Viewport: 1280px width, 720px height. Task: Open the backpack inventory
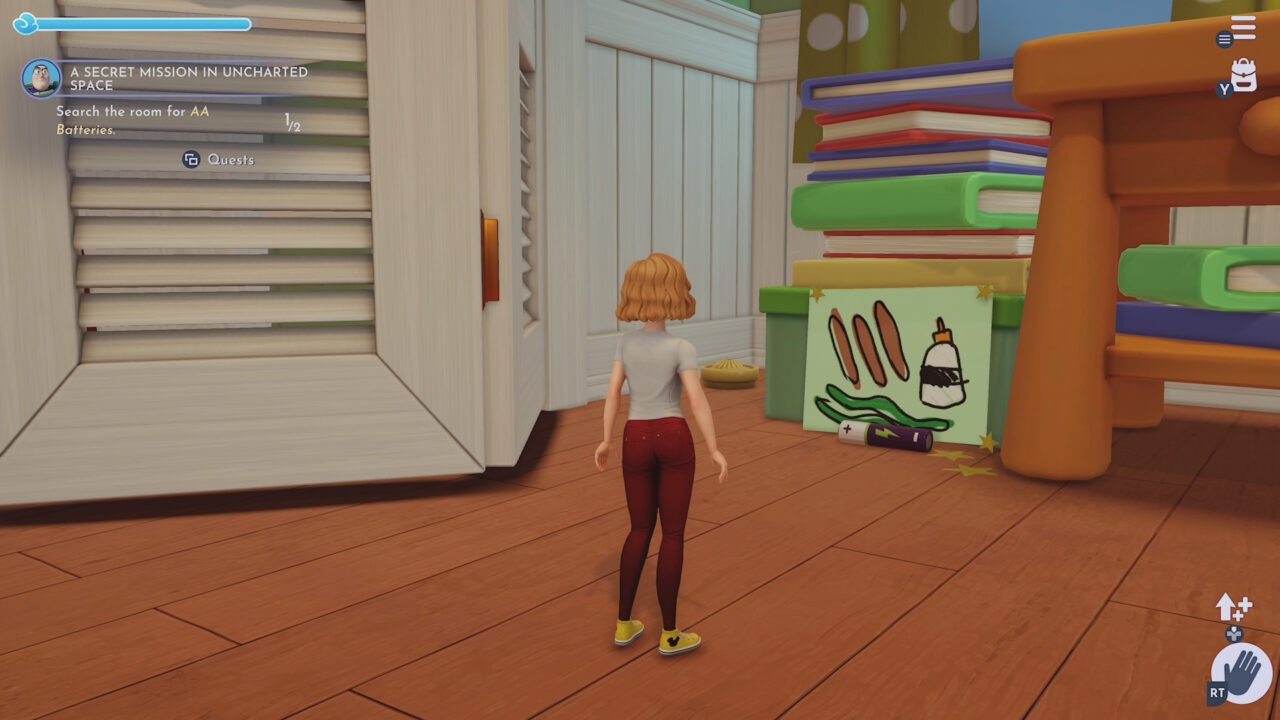[1244, 76]
